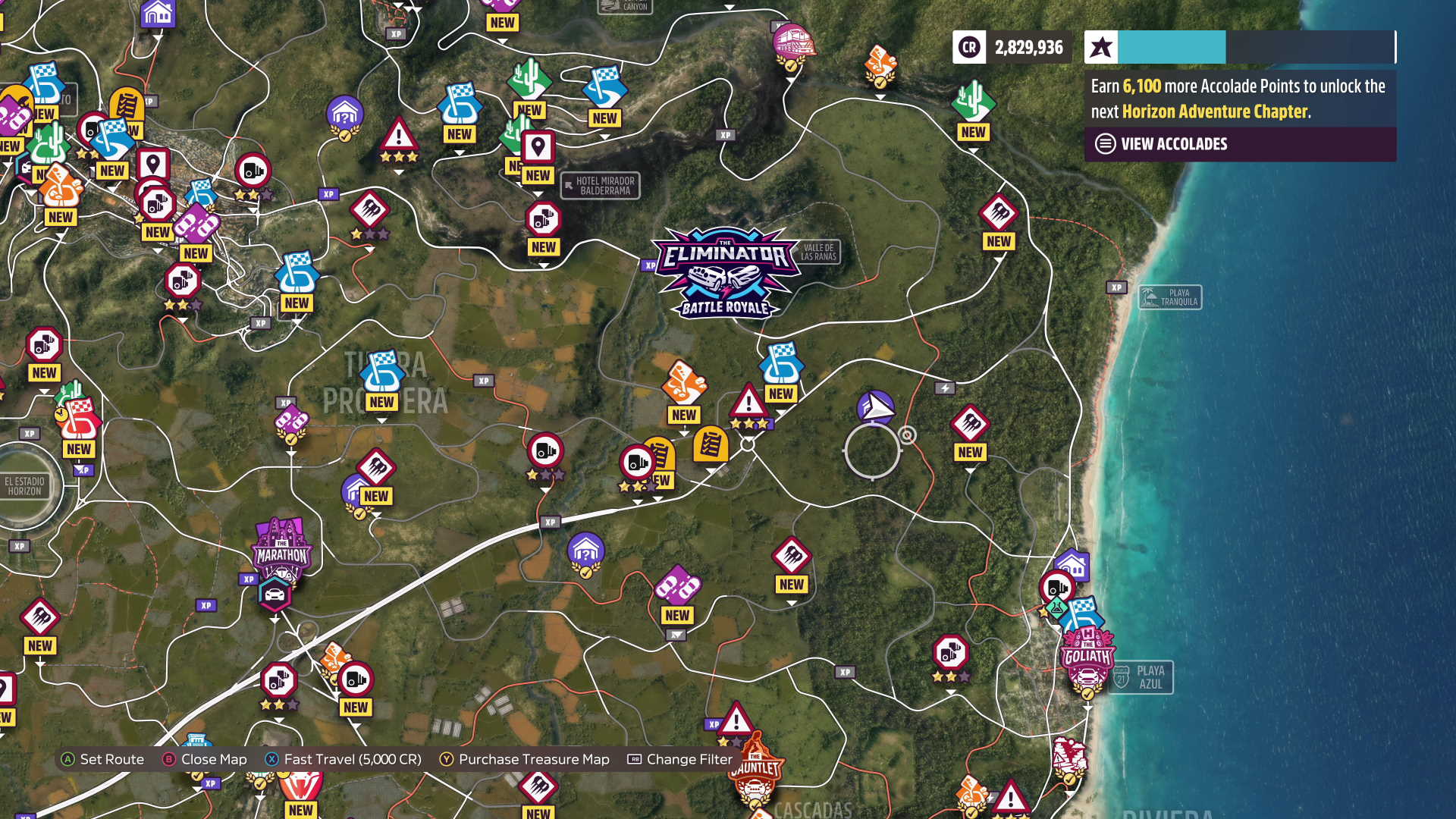Click the lightning bolt fast travel sign
Viewport: 1456px width, 819px height.
945,388
